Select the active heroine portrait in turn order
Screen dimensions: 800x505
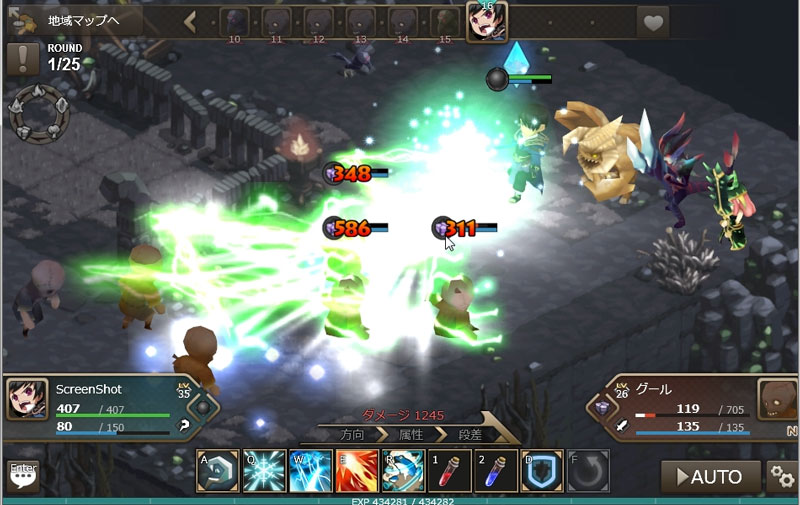[487, 21]
